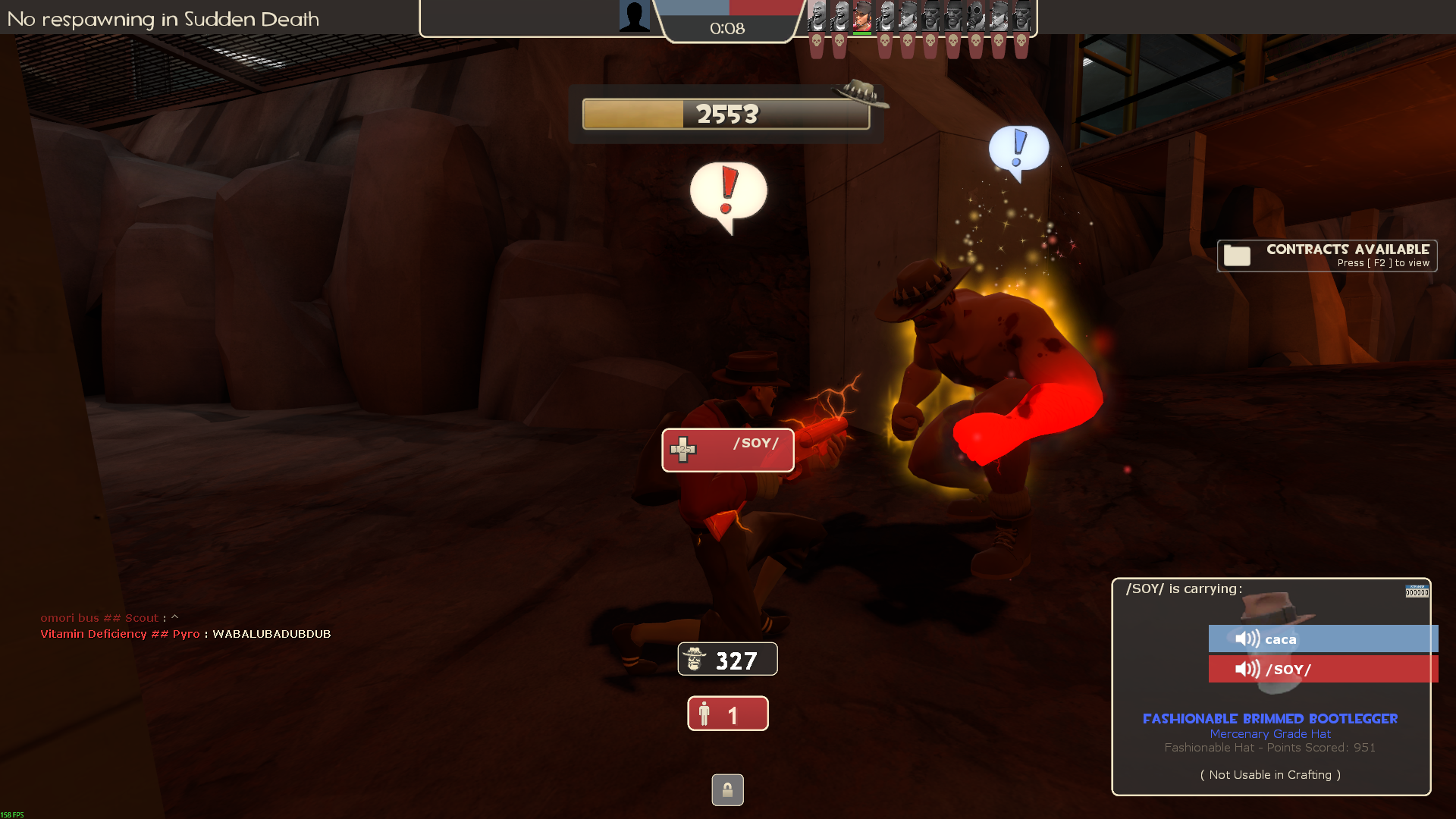1456x819 pixels.
Task: Select the silhouette player avatar by the timer
Action: [634, 16]
